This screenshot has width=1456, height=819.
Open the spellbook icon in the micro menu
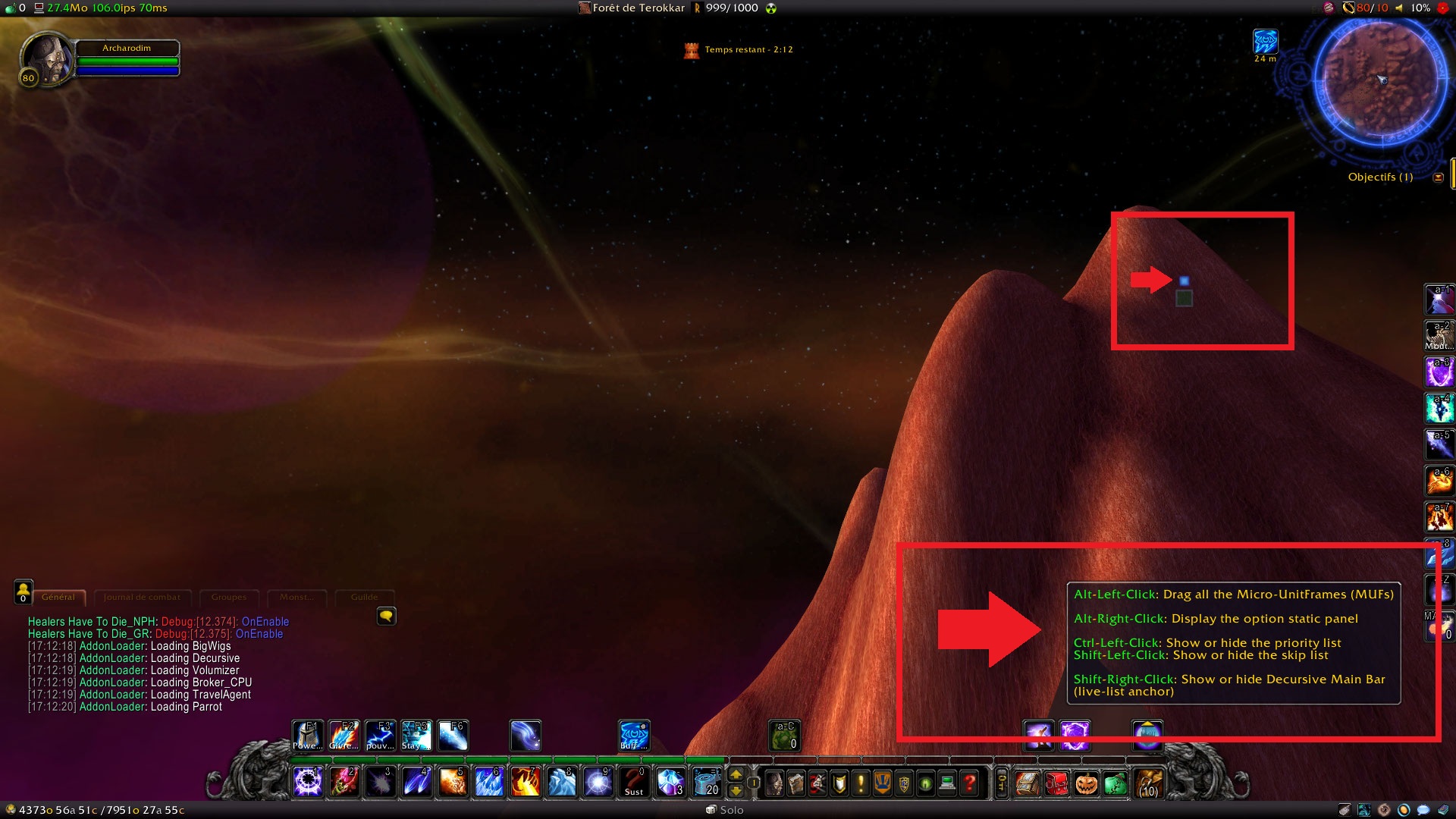point(797,783)
